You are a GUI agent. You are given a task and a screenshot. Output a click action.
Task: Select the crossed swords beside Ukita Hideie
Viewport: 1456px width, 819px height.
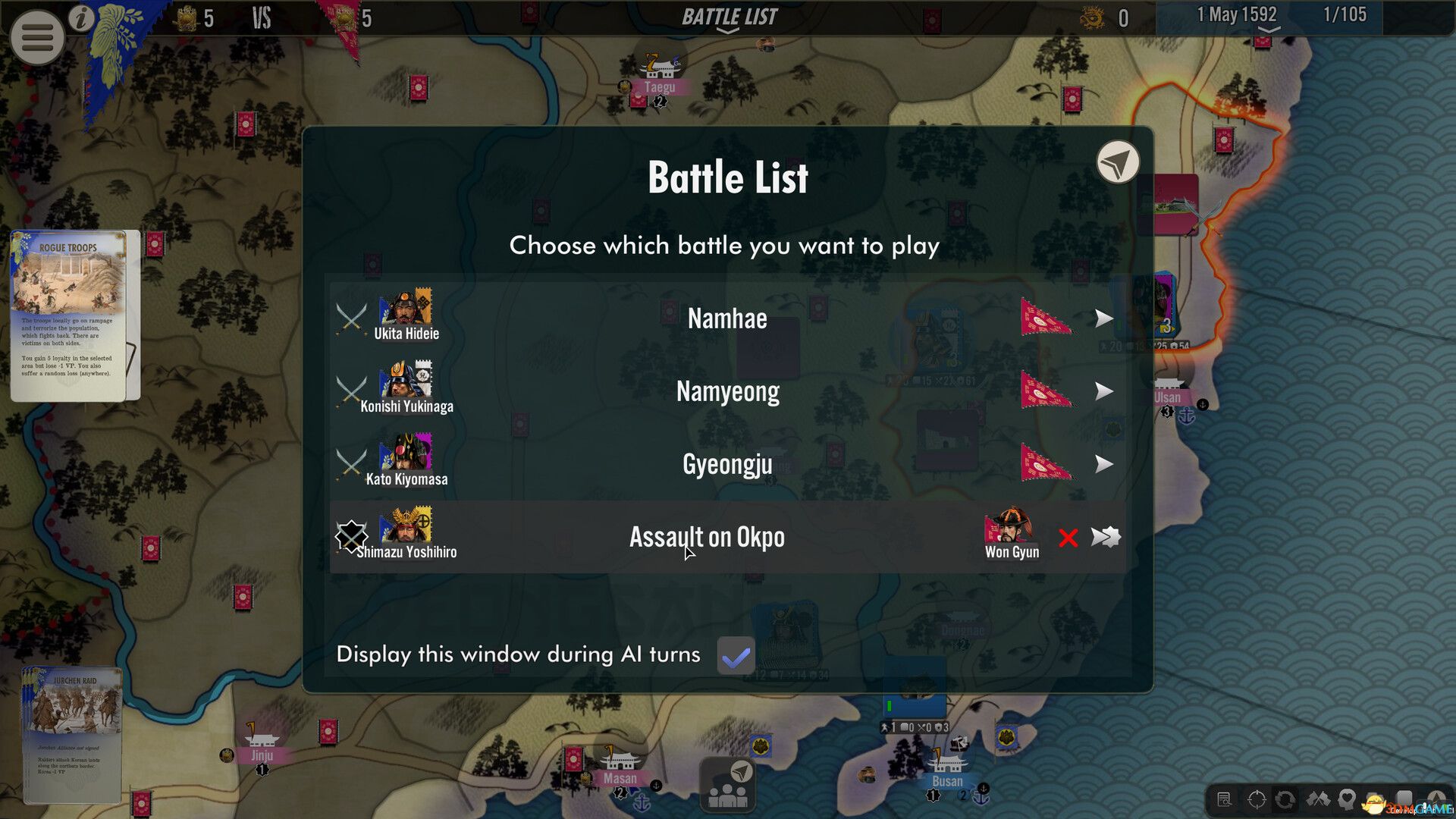coord(351,317)
